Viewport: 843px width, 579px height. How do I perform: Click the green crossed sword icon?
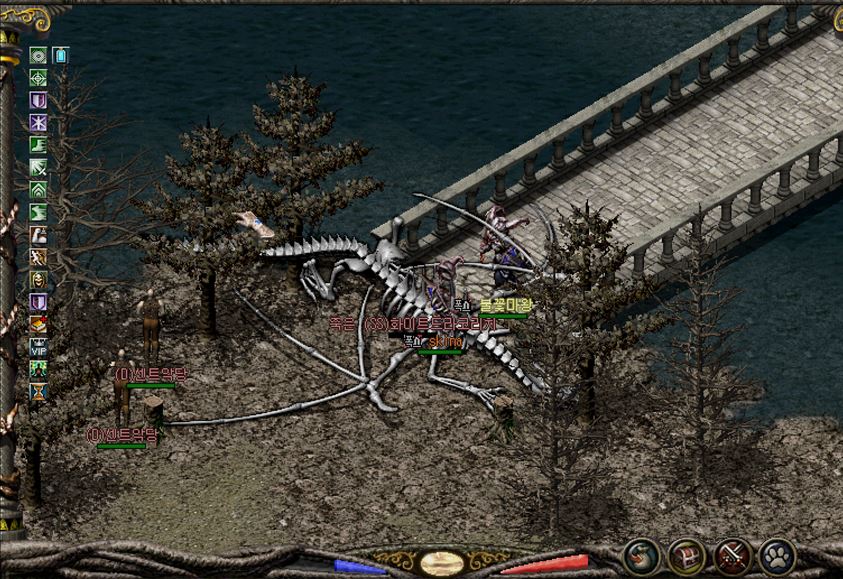(38, 167)
